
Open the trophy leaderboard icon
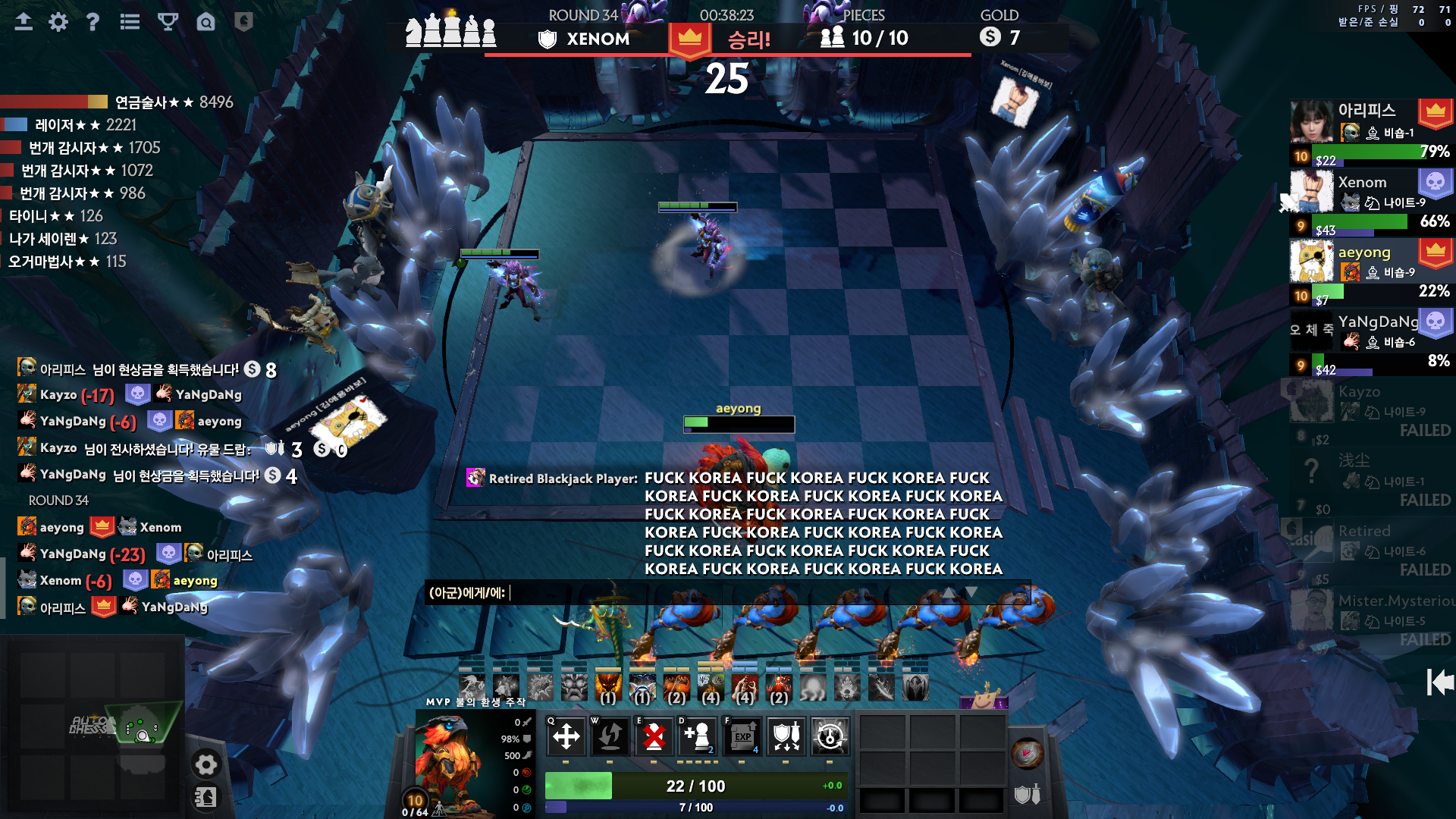[168, 22]
